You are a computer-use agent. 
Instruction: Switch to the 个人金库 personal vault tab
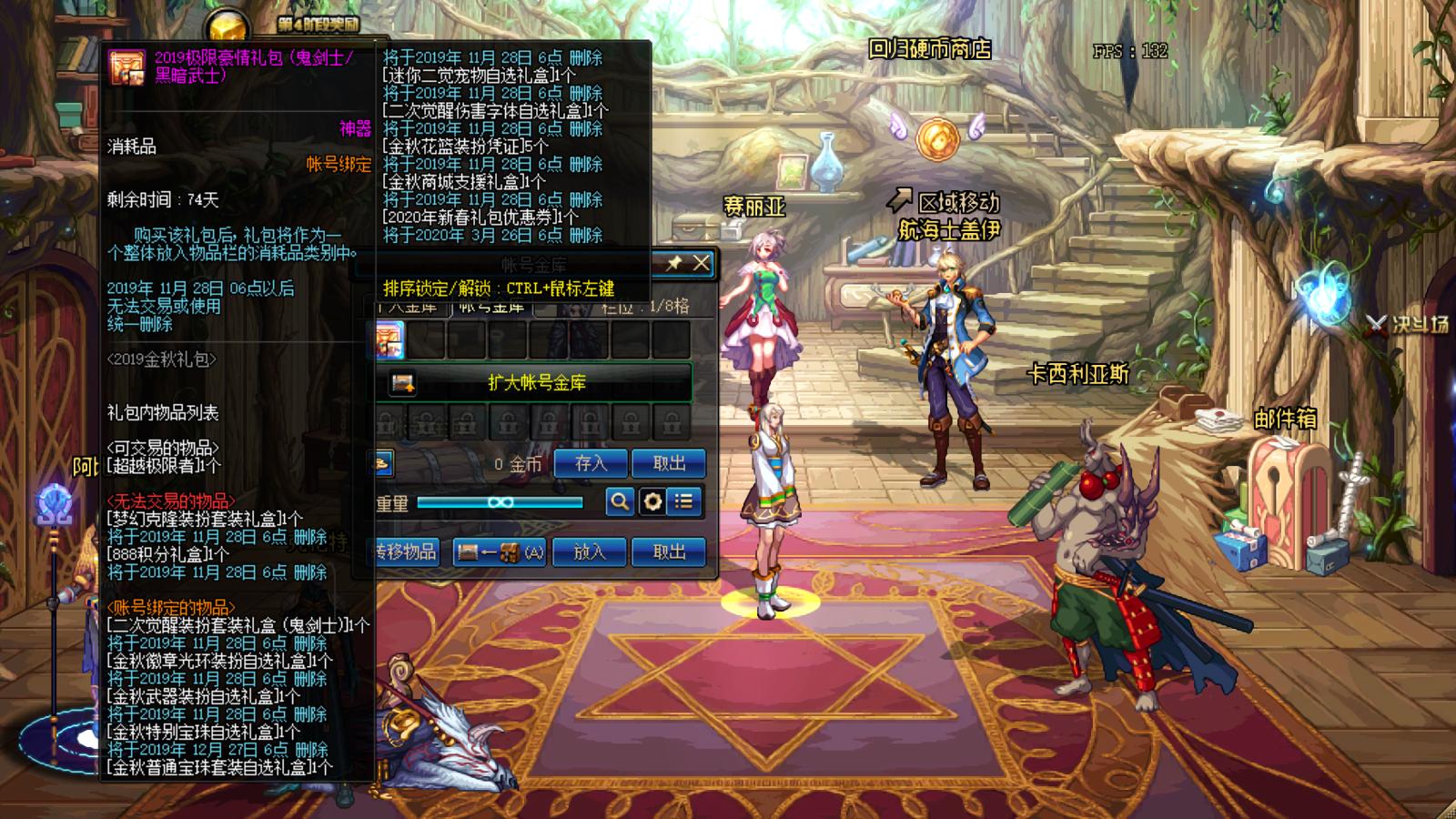click(411, 308)
